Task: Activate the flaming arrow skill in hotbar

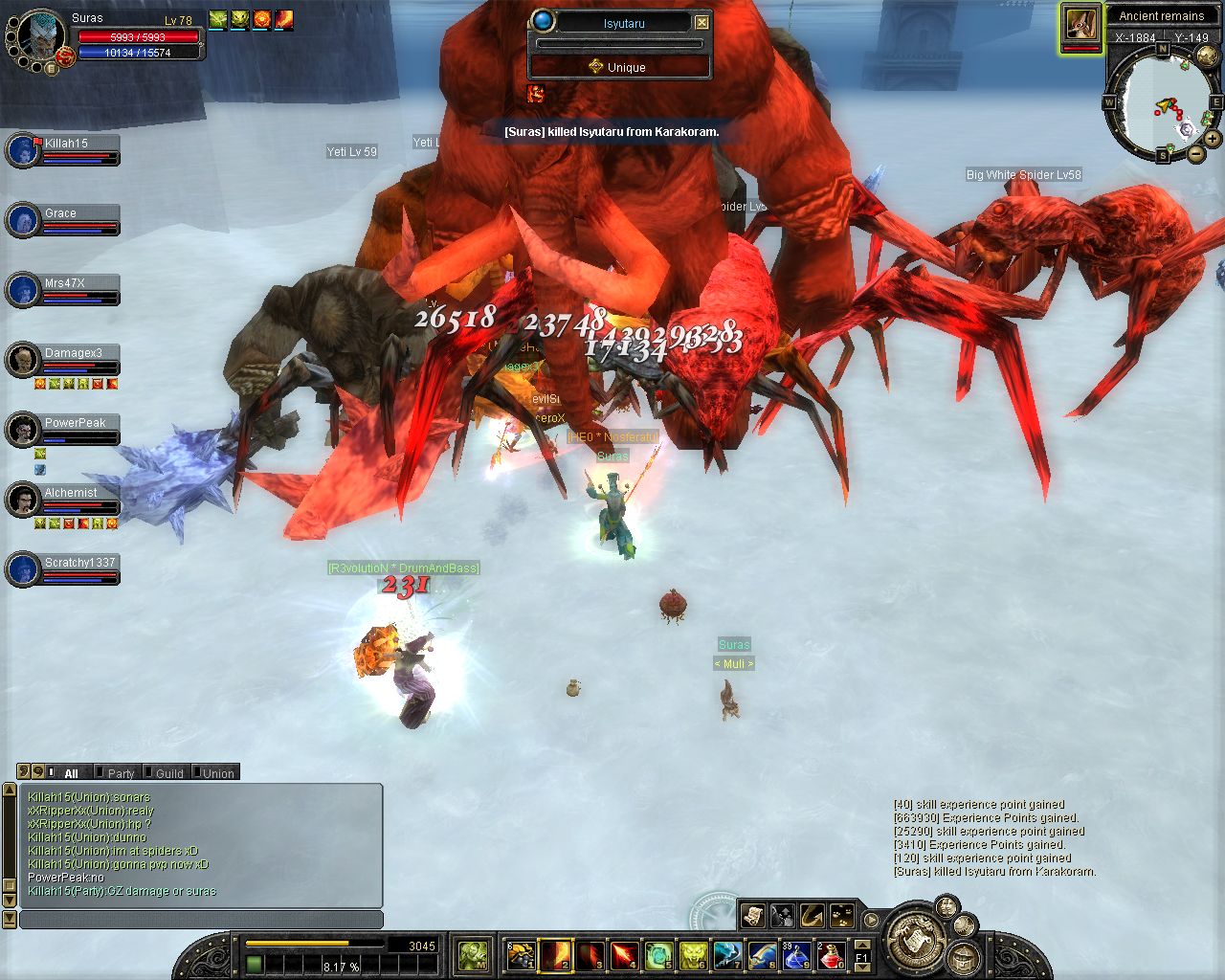Action: [x=624, y=955]
